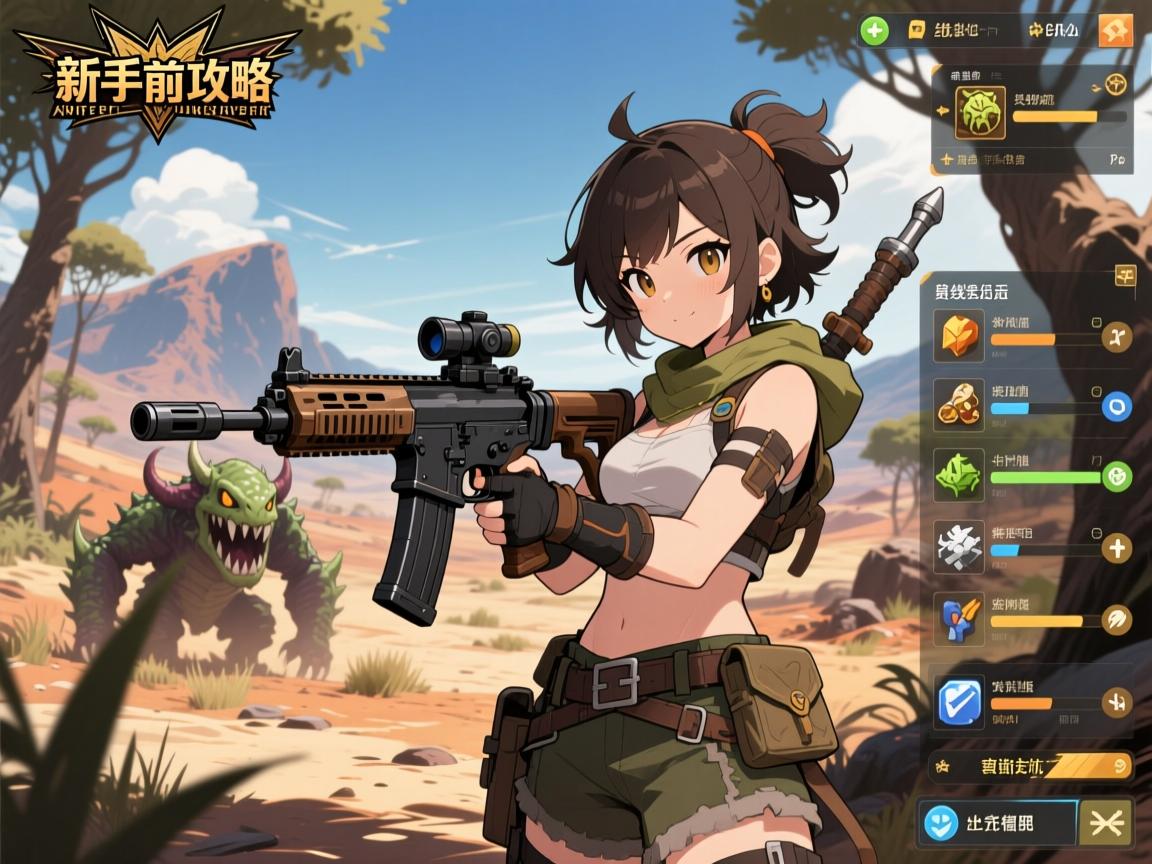Click the small gold square above item list
Viewport: 1152px width, 864px height.
[1124, 277]
